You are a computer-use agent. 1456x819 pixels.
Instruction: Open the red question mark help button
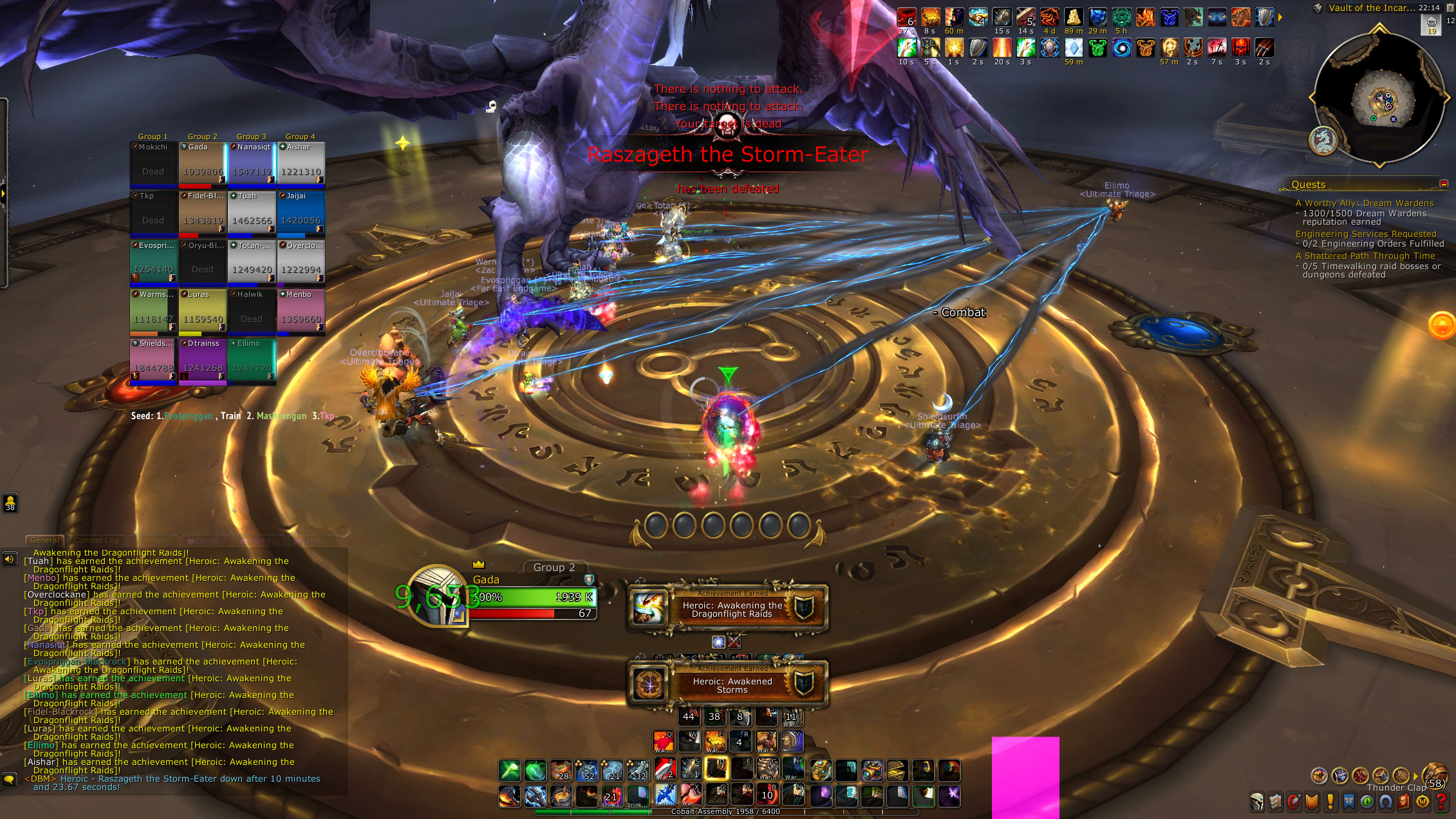[1441, 802]
